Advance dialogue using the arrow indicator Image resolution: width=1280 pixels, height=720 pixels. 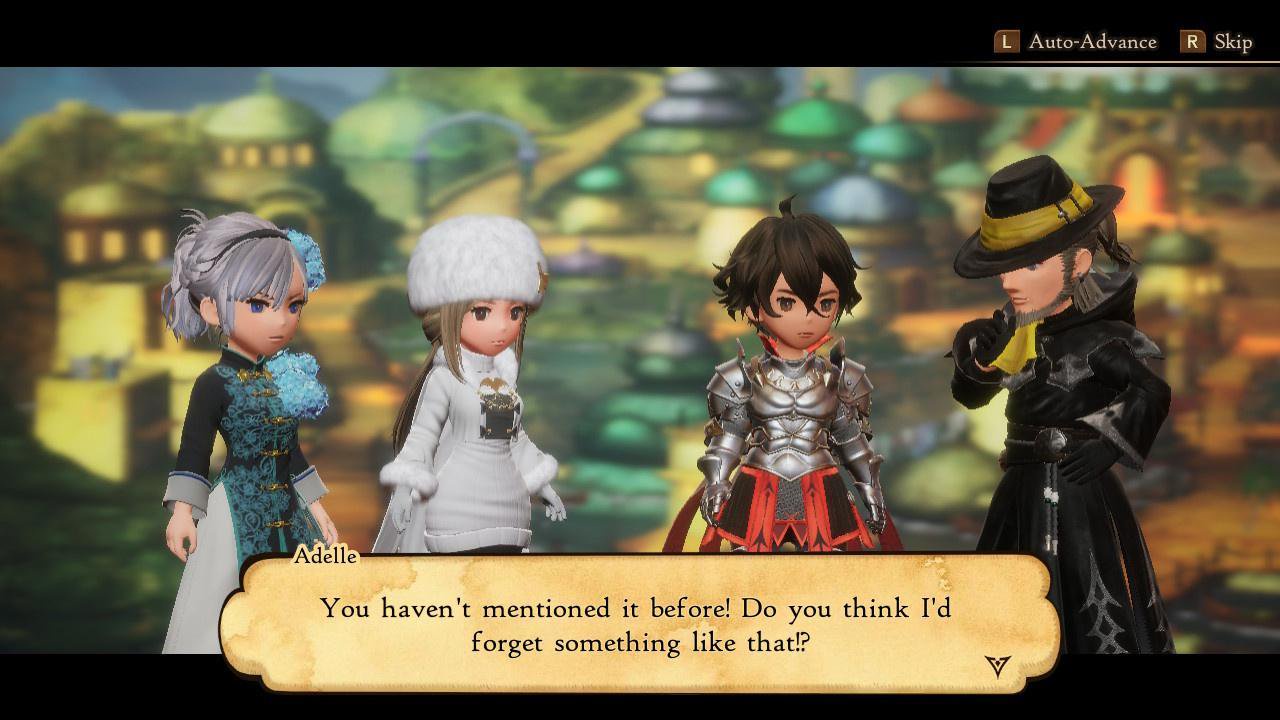[x=997, y=665]
